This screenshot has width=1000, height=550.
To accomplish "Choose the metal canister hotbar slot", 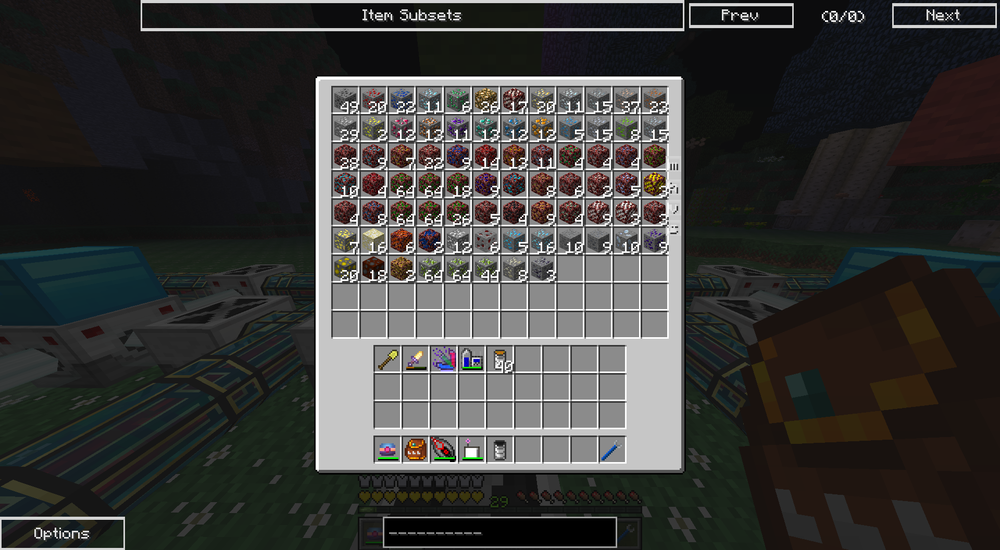I will (x=500, y=450).
